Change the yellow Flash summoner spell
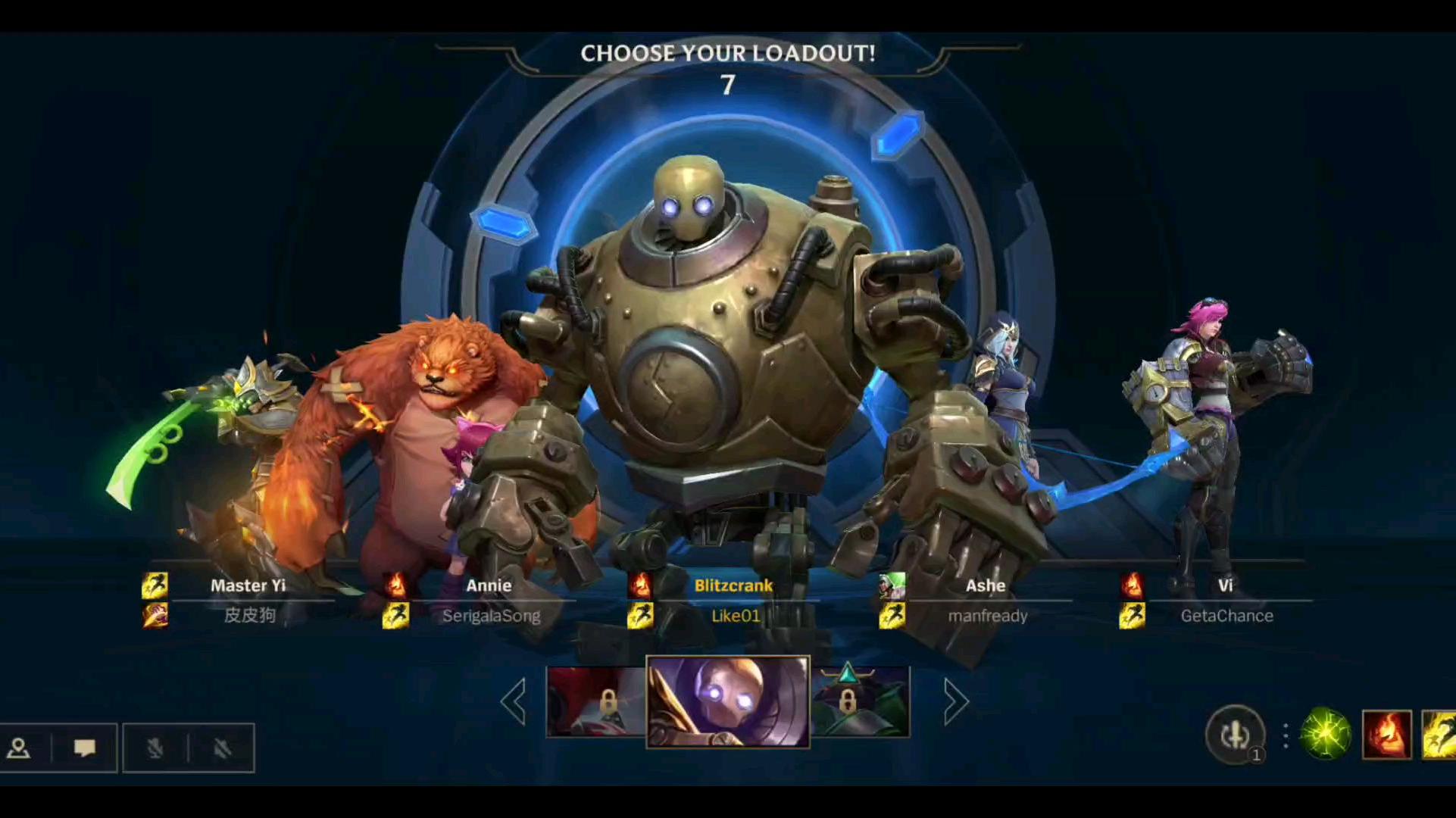Screen dimensions: 1456x818 [x=1439, y=734]
